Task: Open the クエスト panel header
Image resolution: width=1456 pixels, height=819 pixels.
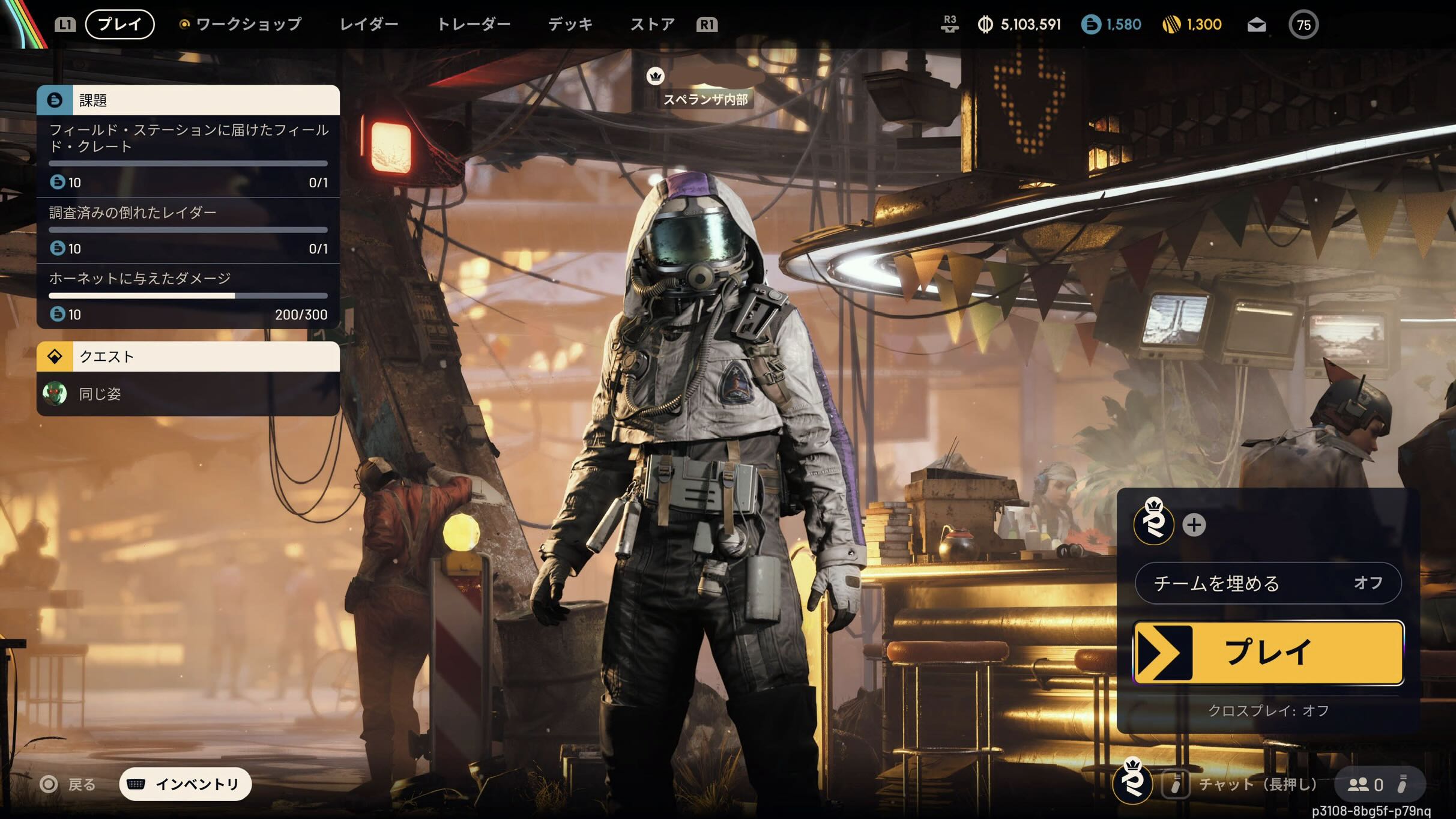Action: click(188, 357)
